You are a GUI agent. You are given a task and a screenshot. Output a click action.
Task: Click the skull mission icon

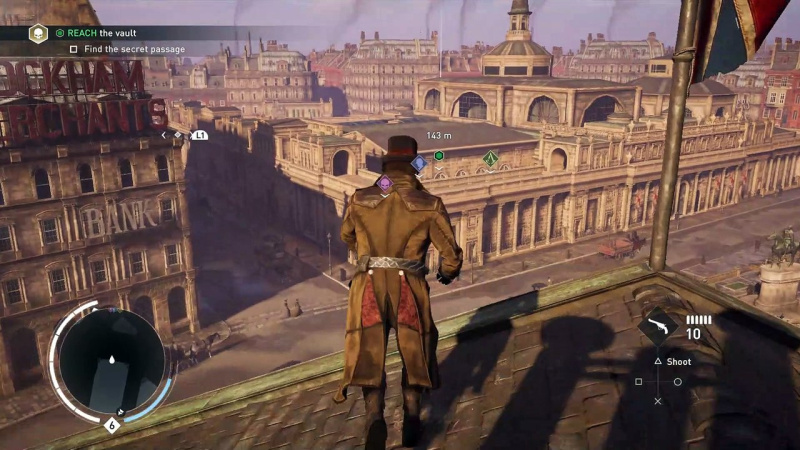click(38, 33)
